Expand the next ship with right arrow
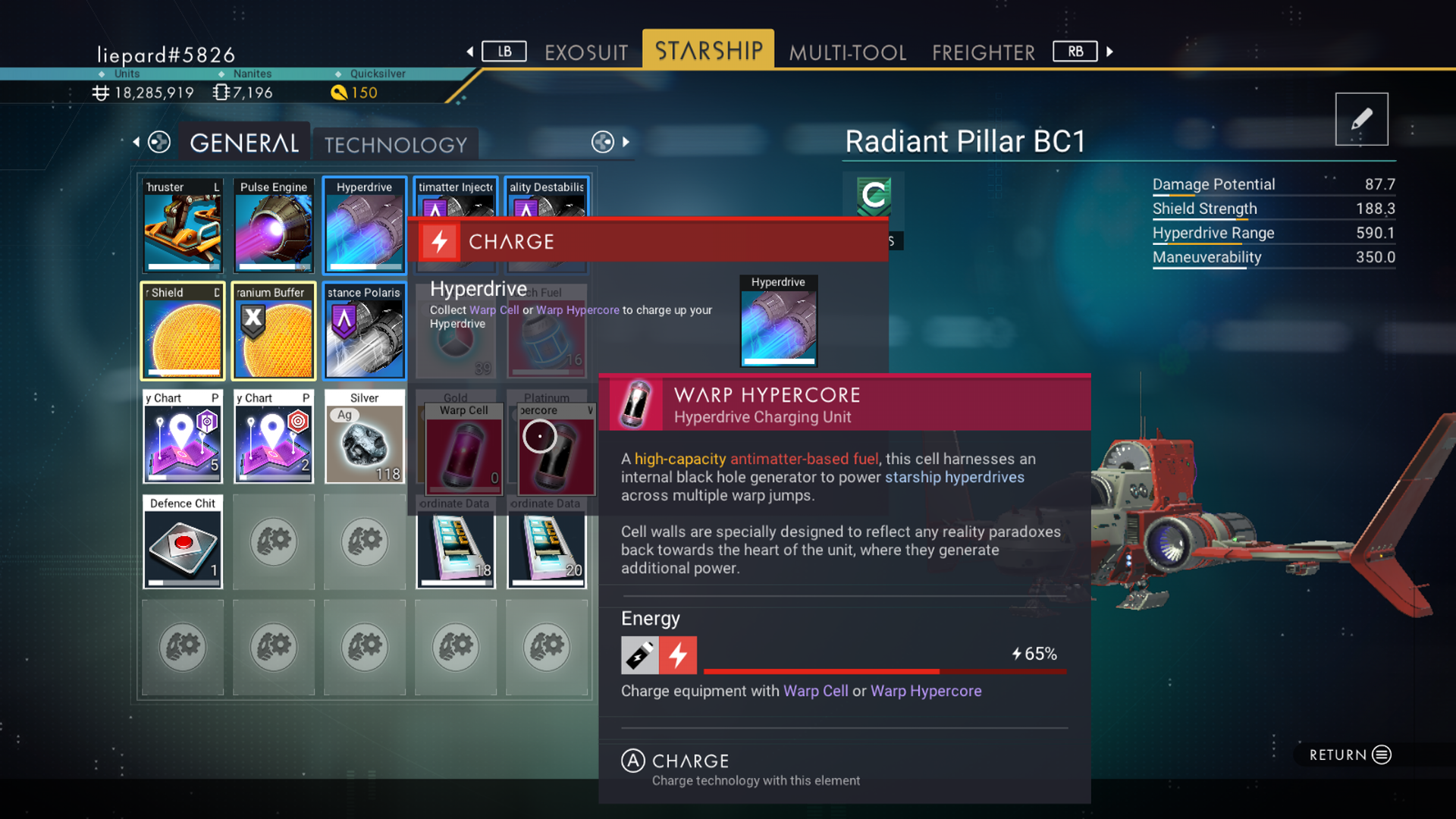1456x819 pixels. click(626, 142)
